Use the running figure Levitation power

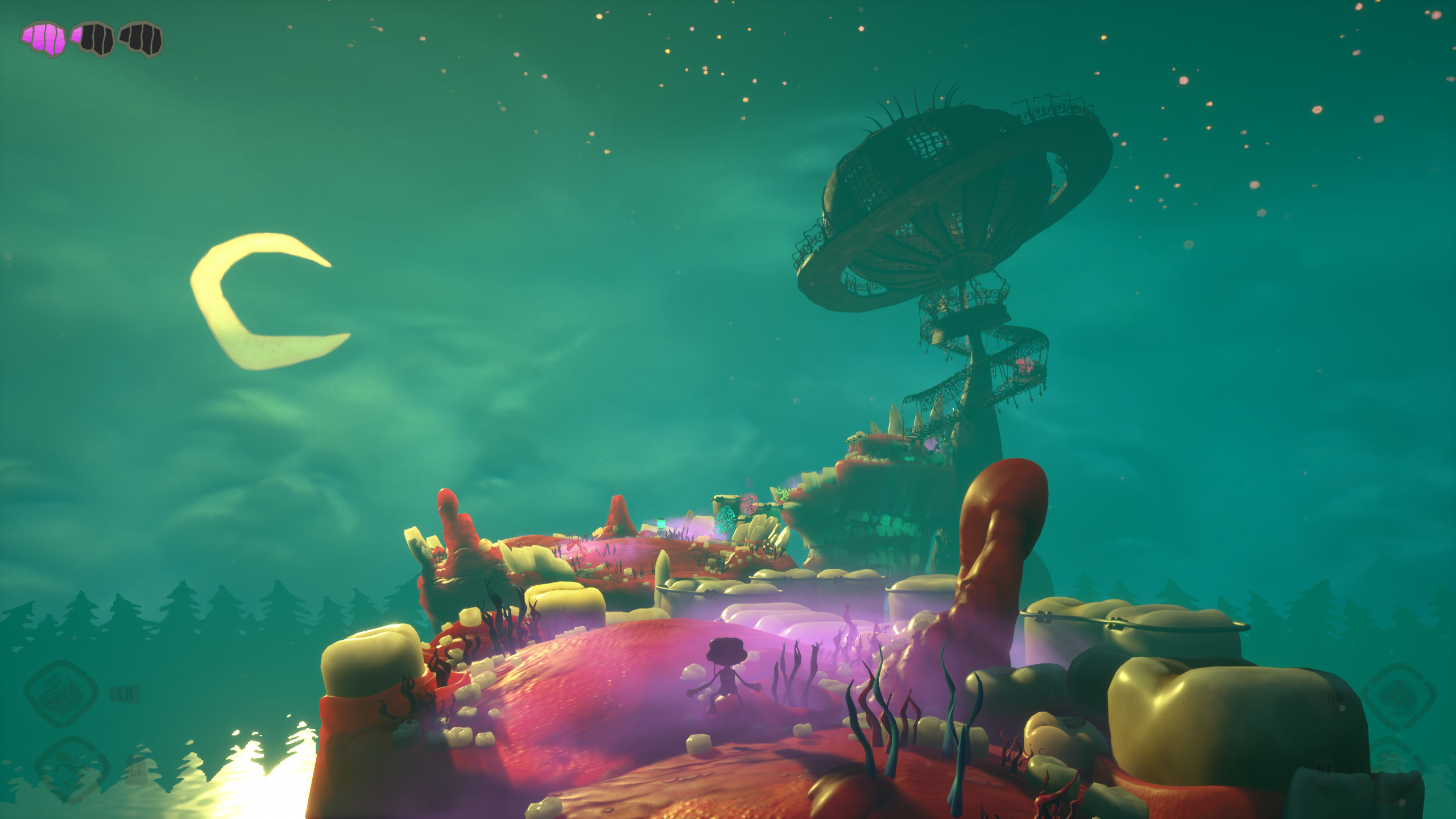click(72, 769)
